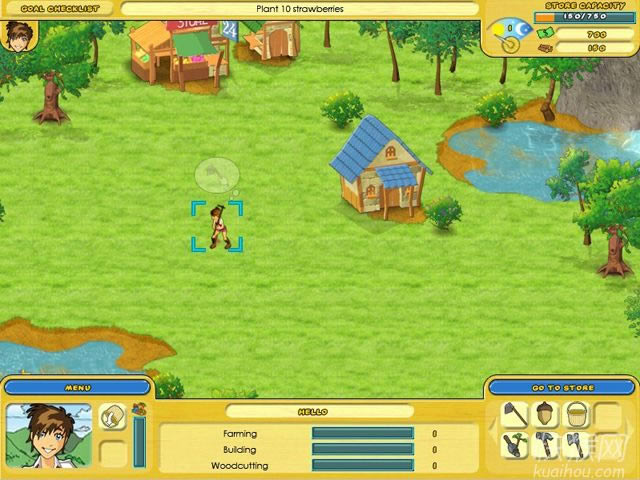Select the hoe tool slot
Image resolution: width=640 pixels, height=480 pixels.
[516, 415]
